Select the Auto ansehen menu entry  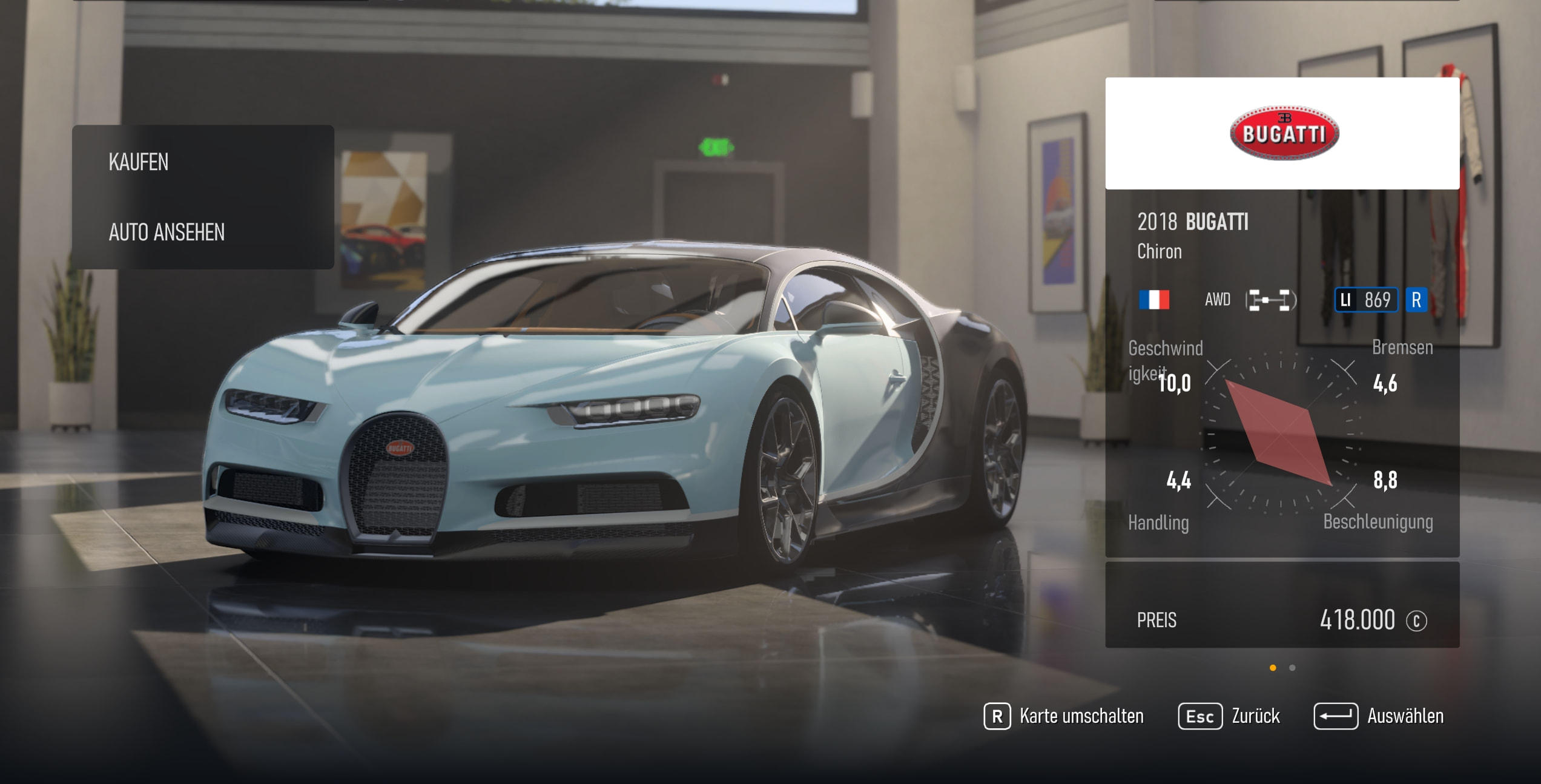[167, 232]
